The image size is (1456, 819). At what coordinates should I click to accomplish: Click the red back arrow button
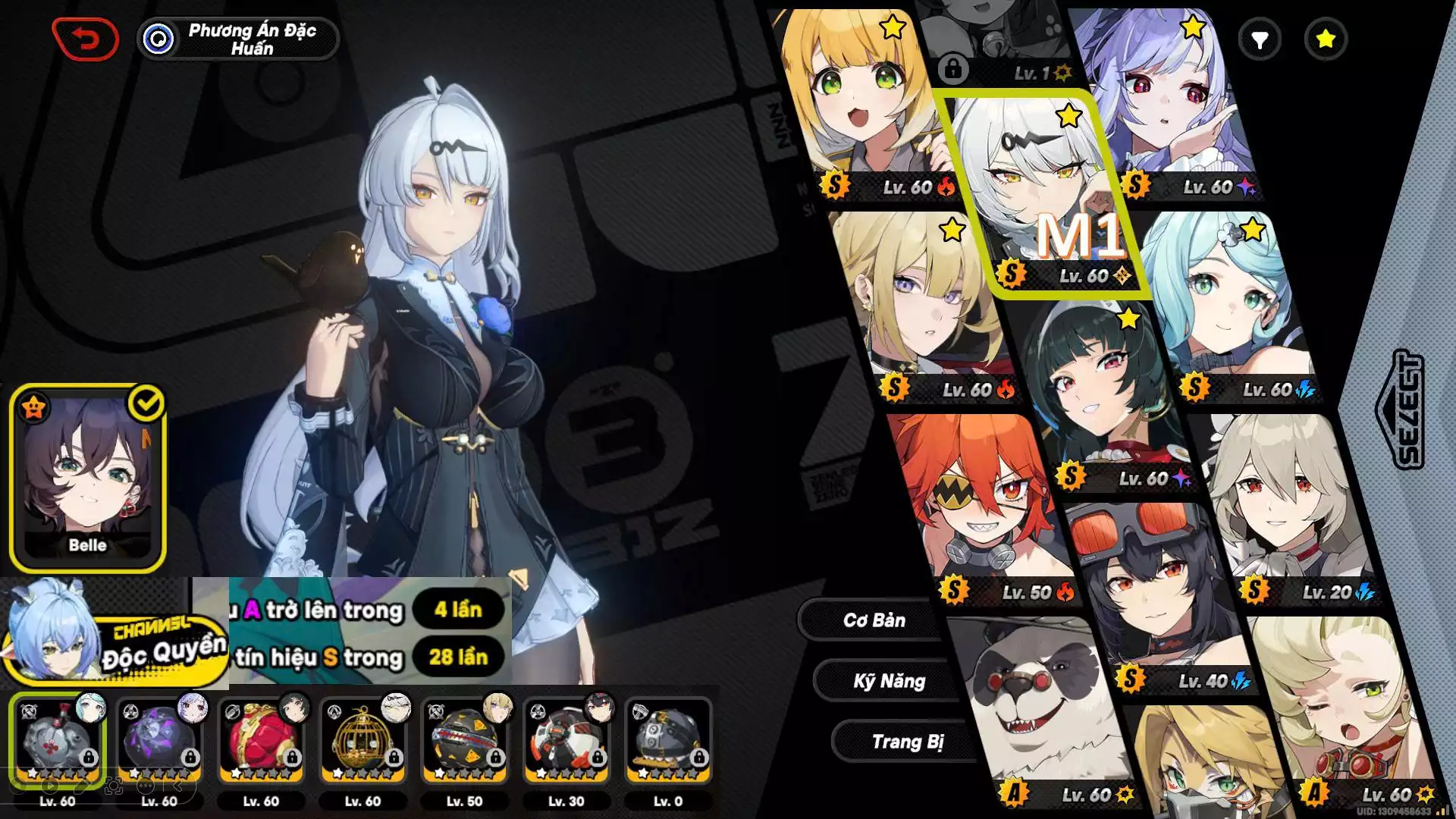[86, 39]
